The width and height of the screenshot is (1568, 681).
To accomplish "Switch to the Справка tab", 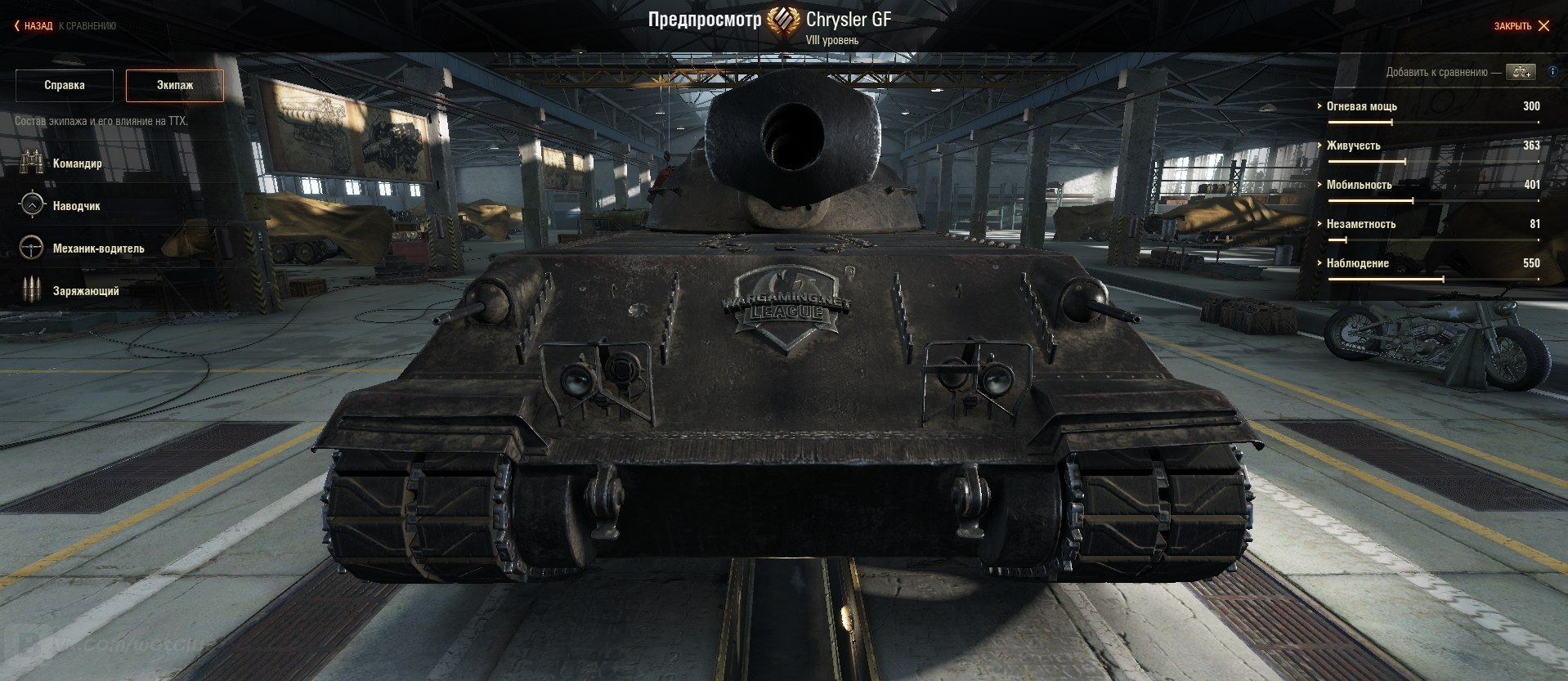I will [65, 85].
